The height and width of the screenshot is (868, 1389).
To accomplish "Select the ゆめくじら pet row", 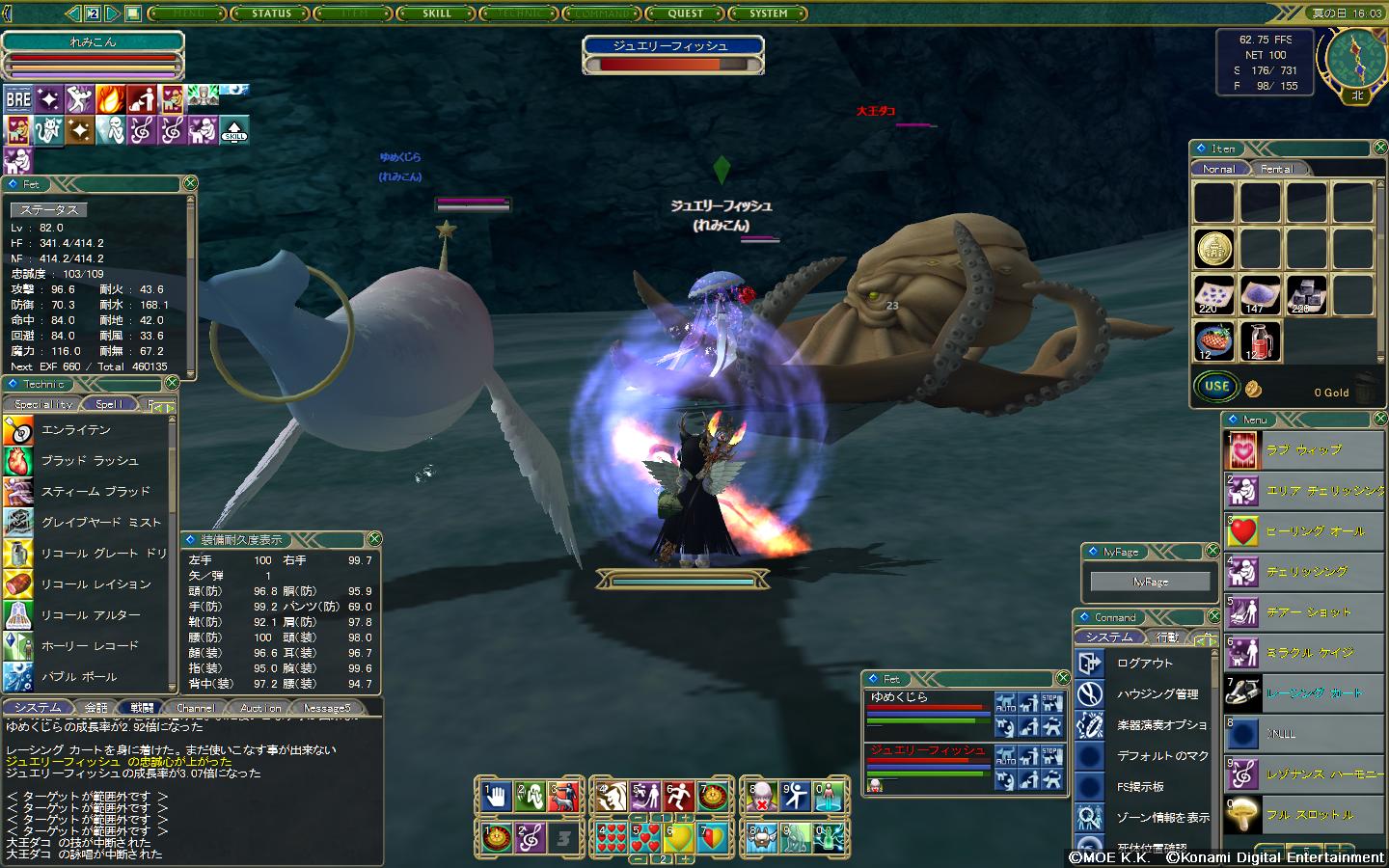I will (928, 709).
